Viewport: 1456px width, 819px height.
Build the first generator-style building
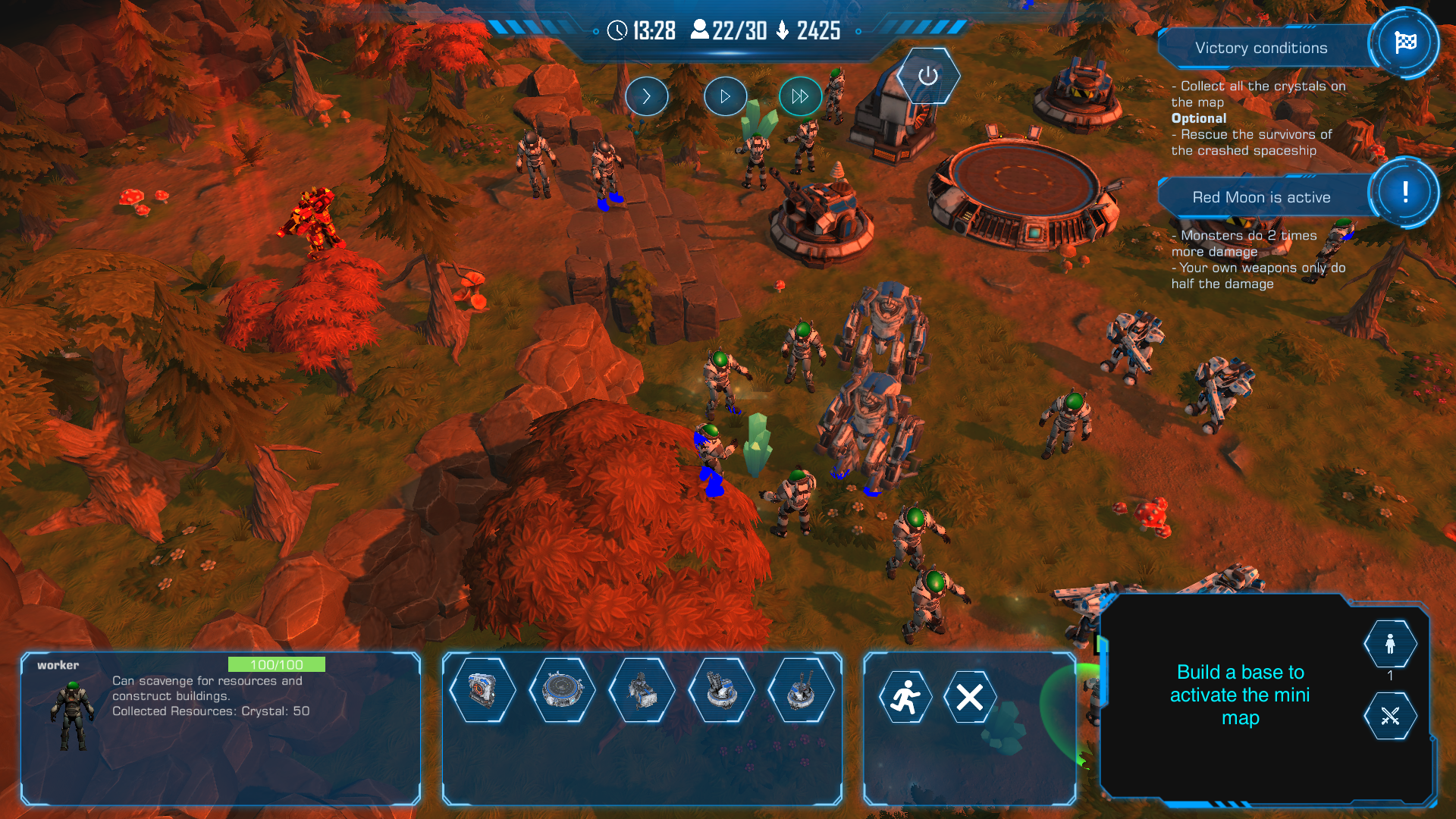click(x=482, y=690)
